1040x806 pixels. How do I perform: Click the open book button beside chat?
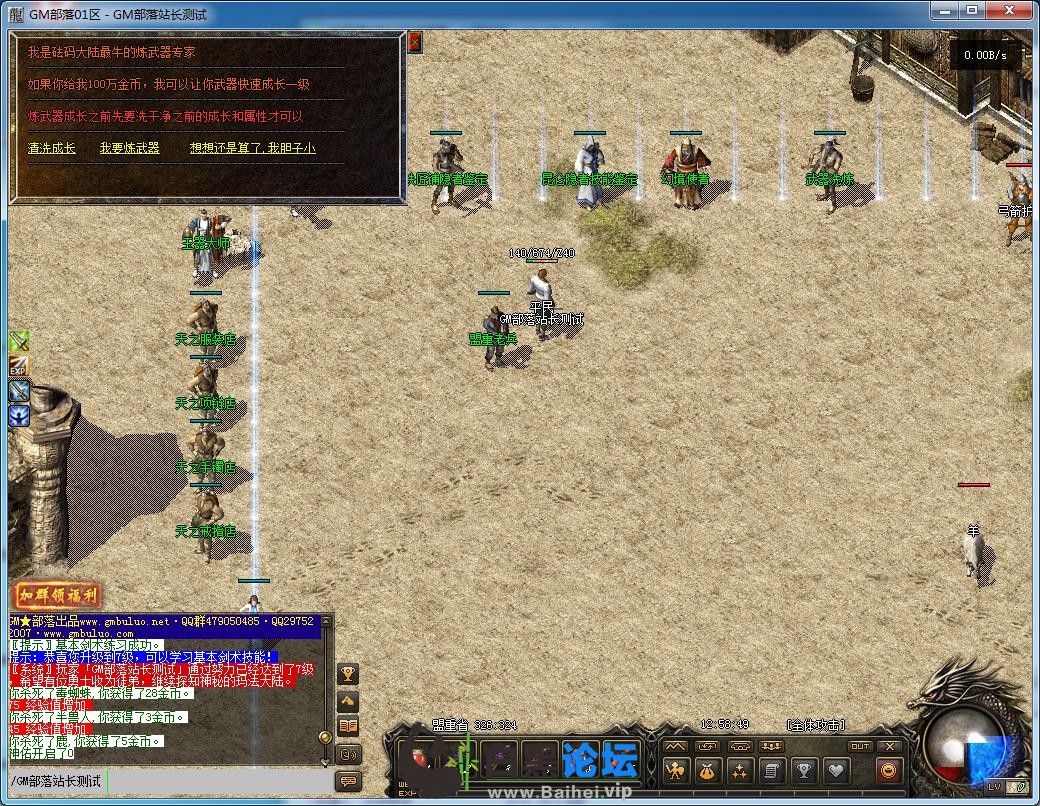pos(349,726)
